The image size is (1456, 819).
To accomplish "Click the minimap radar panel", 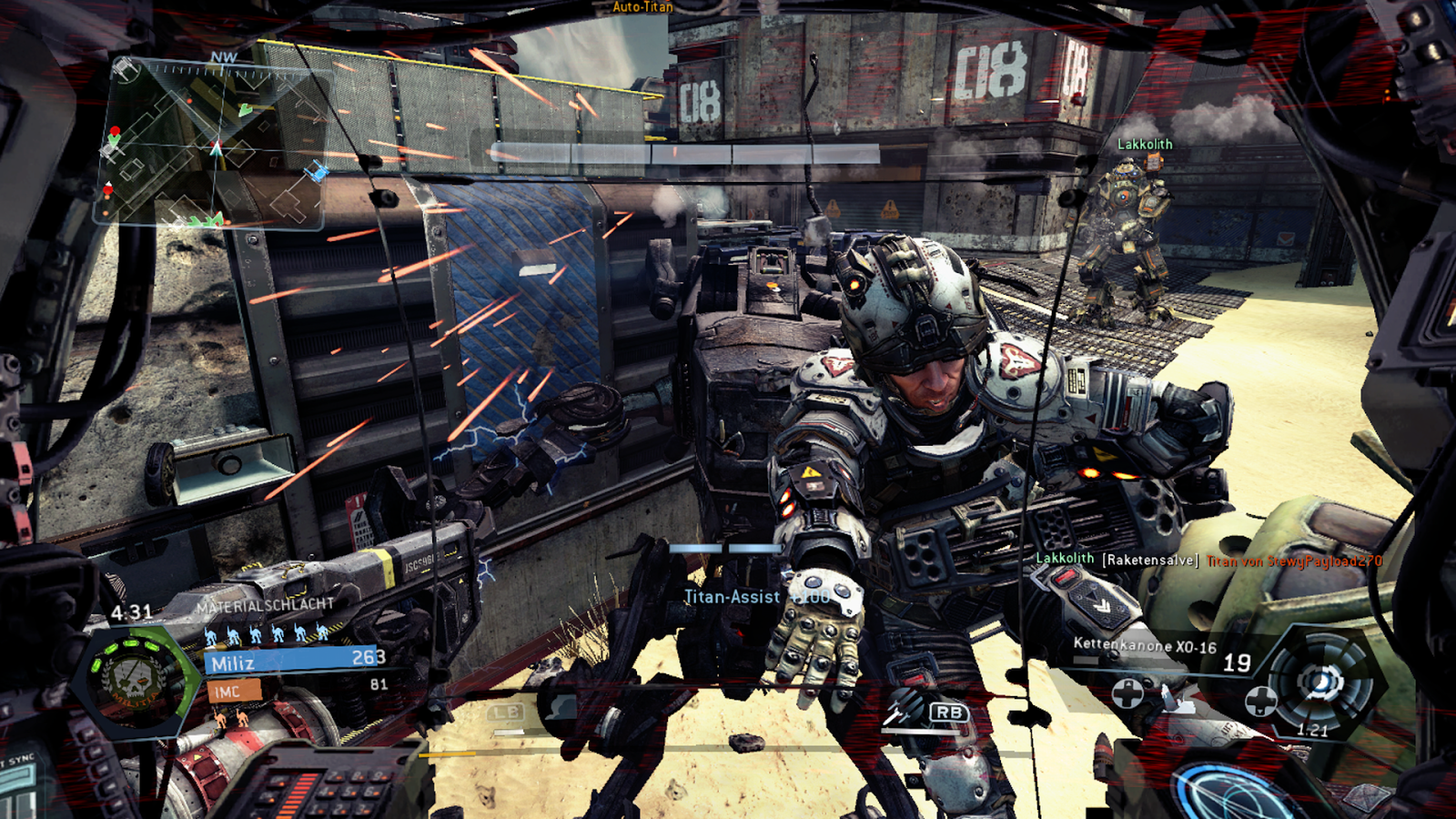I will [211, 143].
